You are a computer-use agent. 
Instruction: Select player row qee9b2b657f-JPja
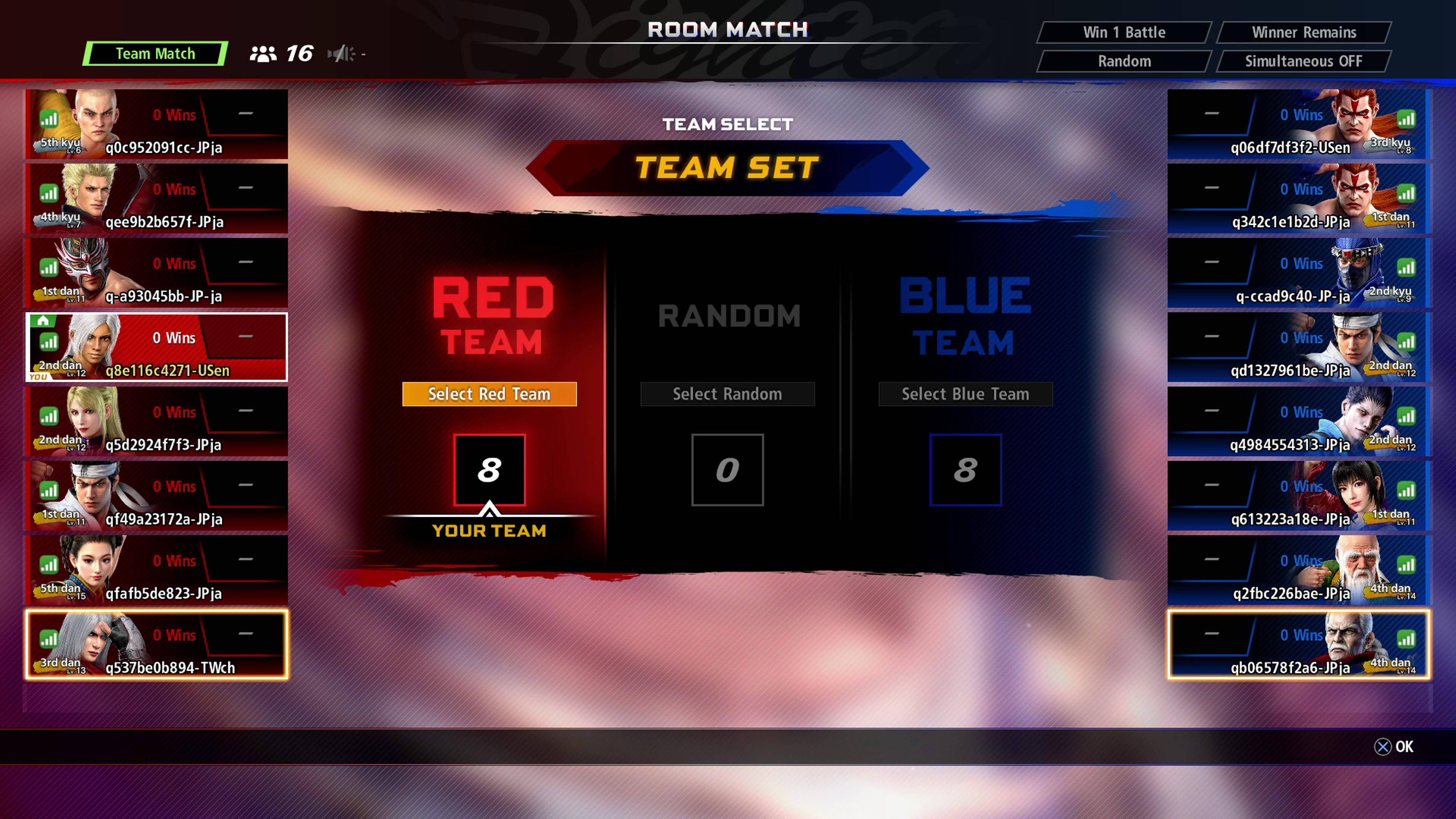[157, 198]
